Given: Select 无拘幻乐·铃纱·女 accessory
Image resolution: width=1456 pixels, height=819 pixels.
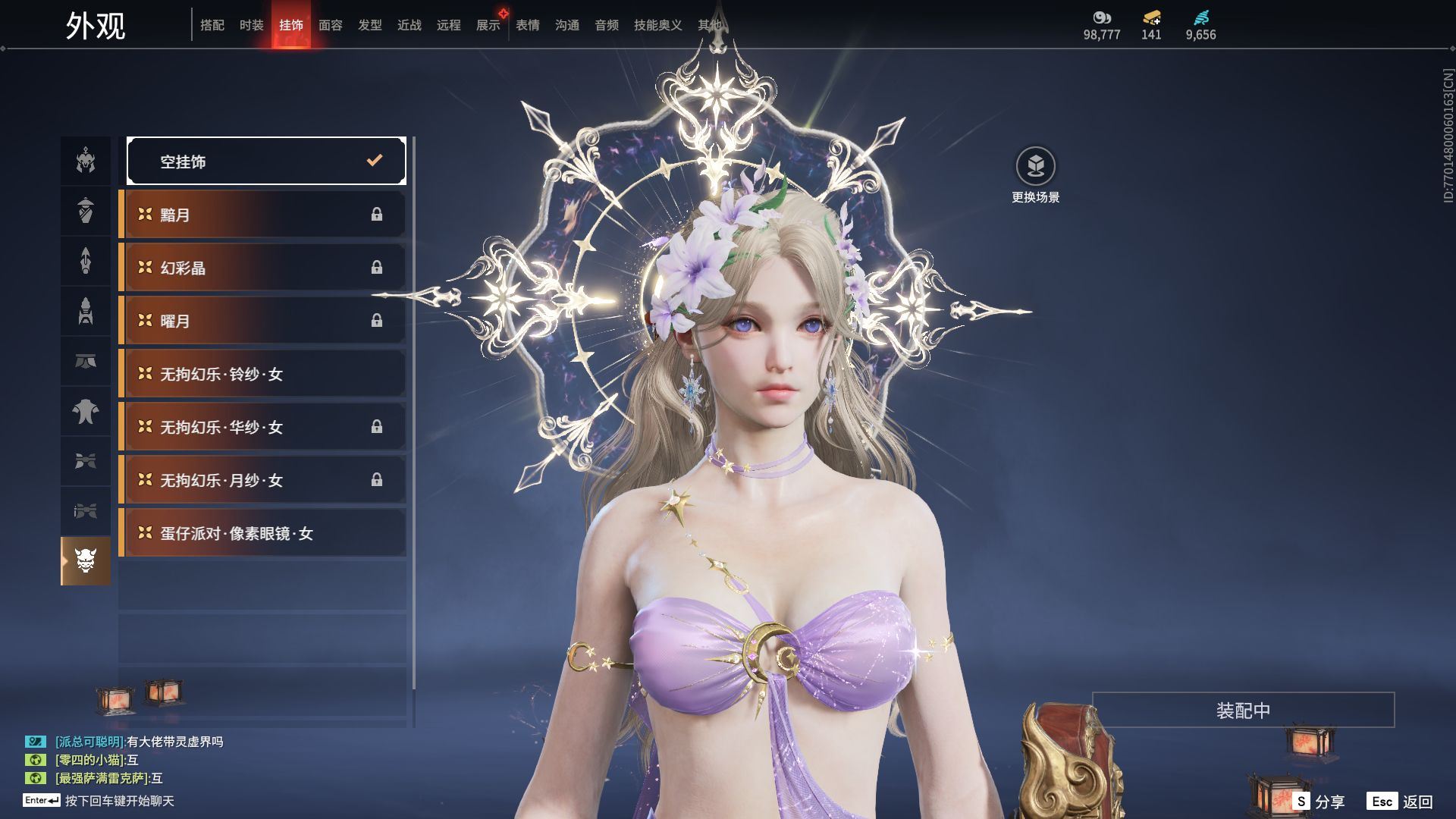Looking at the screenshot, I should [263, 374].
